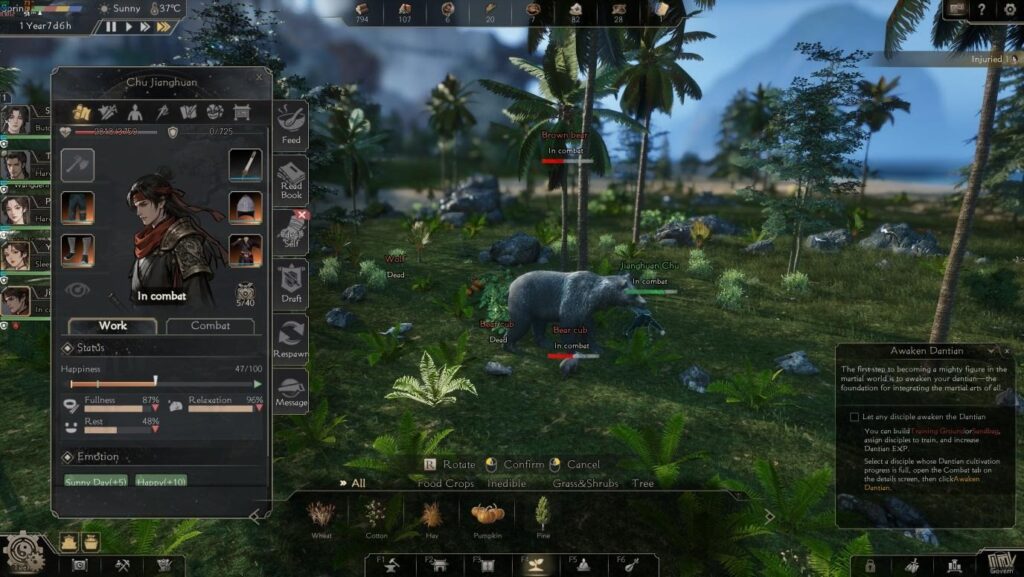The image size is (1024, 577).
Task: Filter plants by Food Crops
Action: click(x=445, y=484)
